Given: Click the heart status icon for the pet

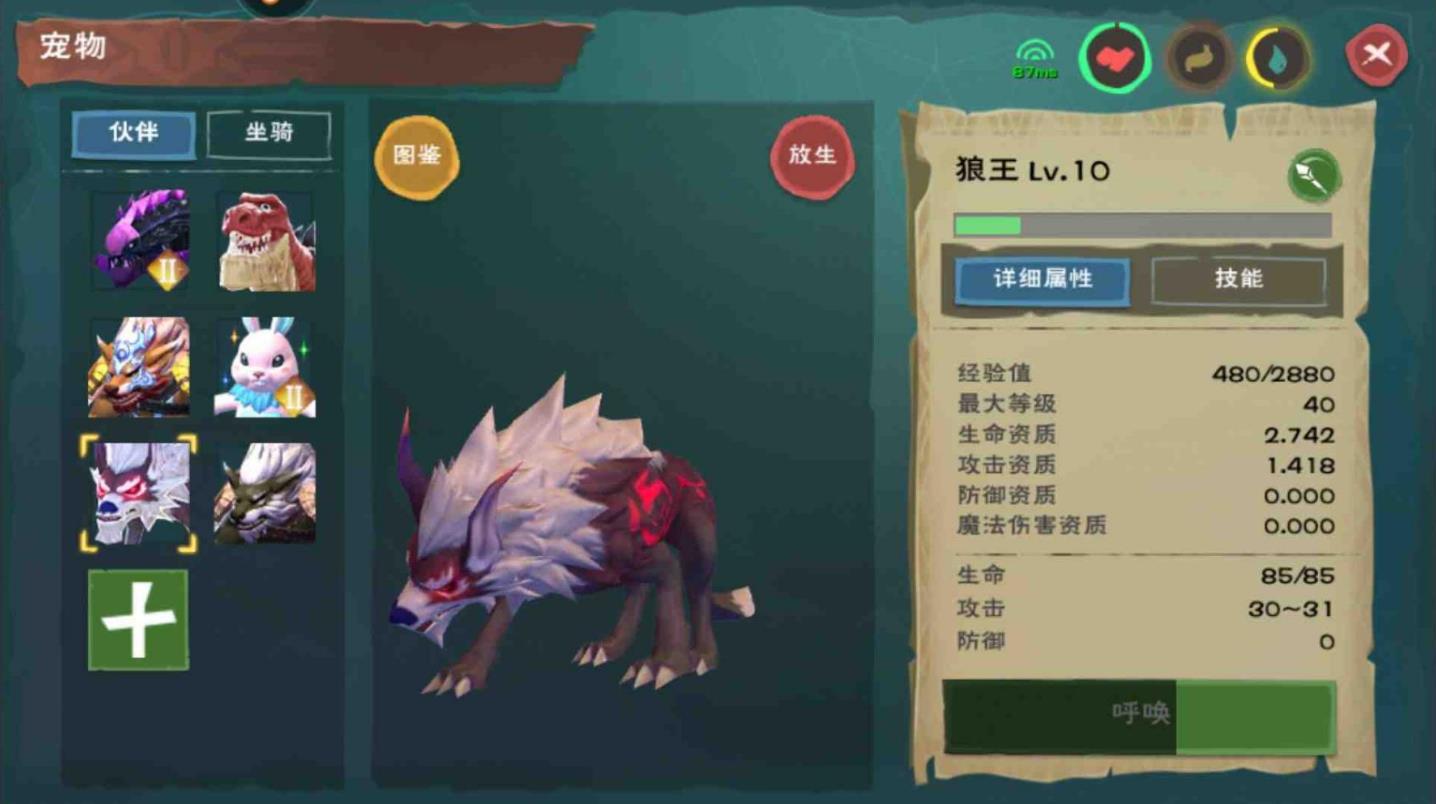Looking at the screenshot, I should pyautogui.click(x=1114, y=56).
